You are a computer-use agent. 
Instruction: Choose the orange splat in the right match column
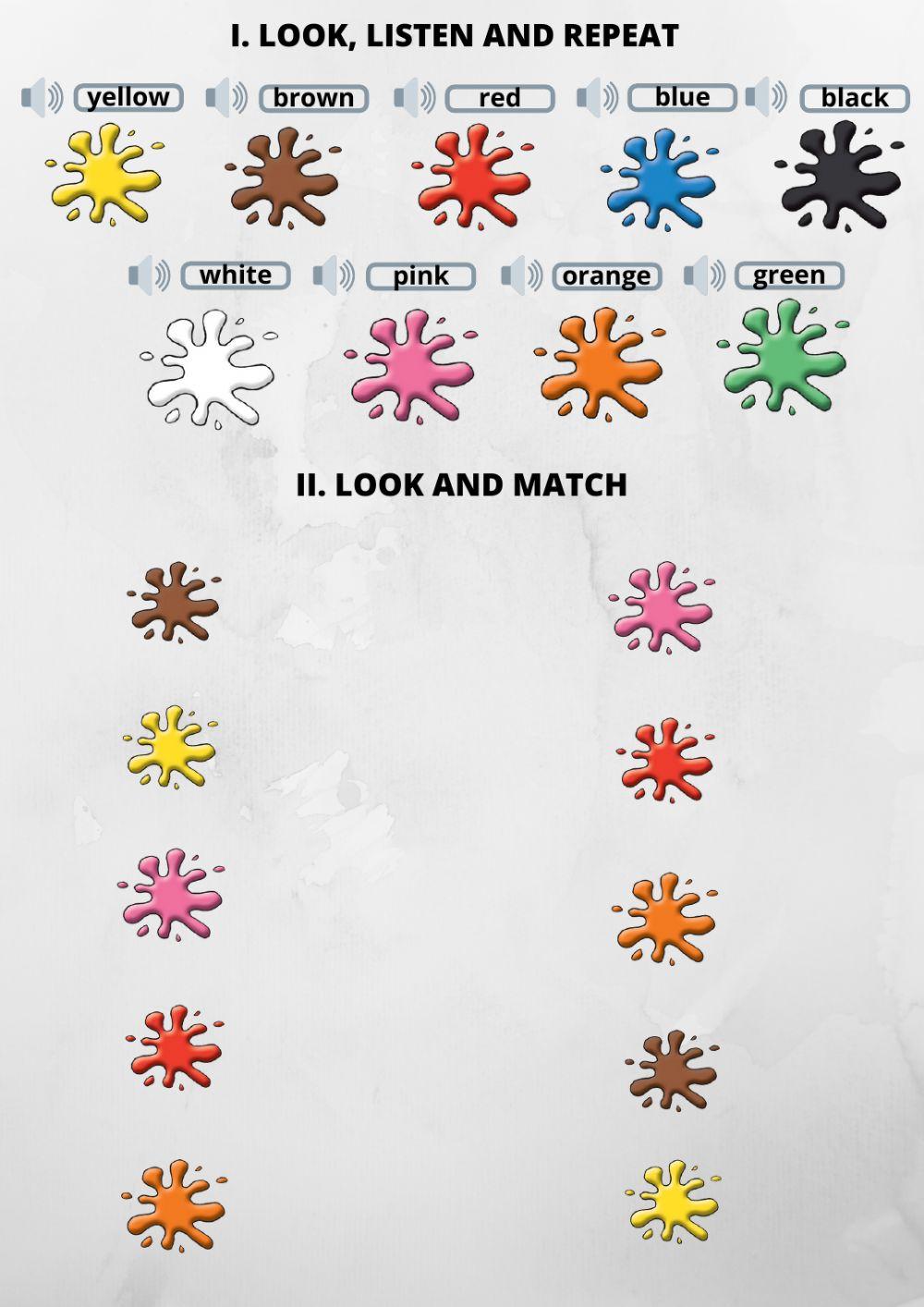664,918
